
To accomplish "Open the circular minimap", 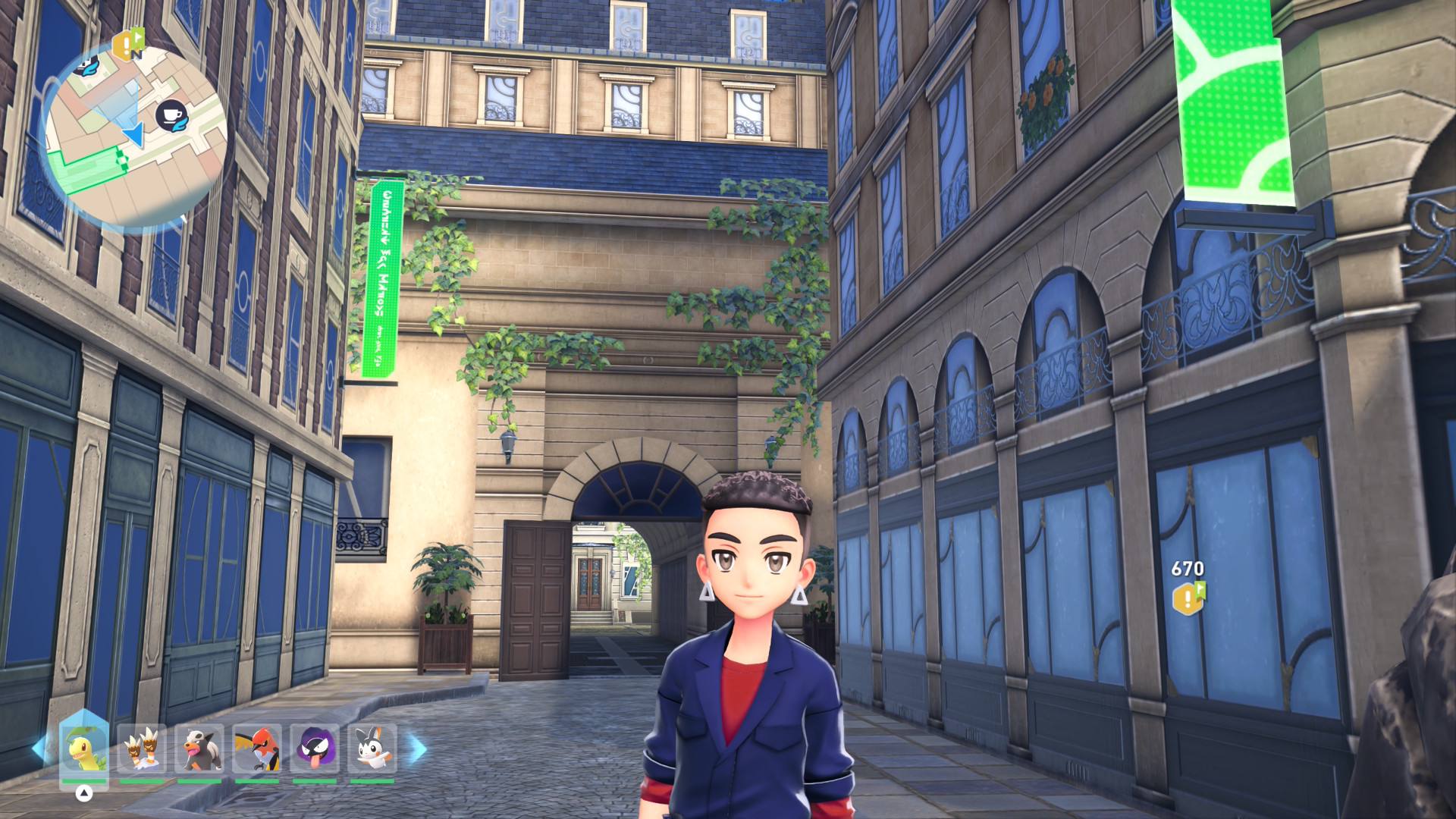I will click(x=135, y=136).
